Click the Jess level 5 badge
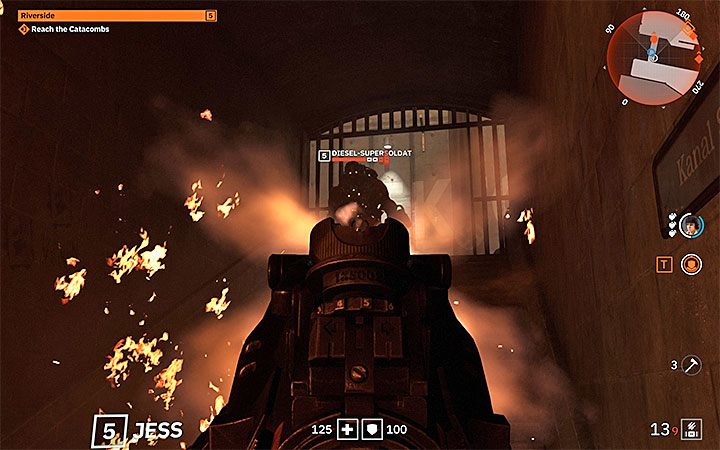This screenshot has height=450, width=720. (x=107, y=431)
